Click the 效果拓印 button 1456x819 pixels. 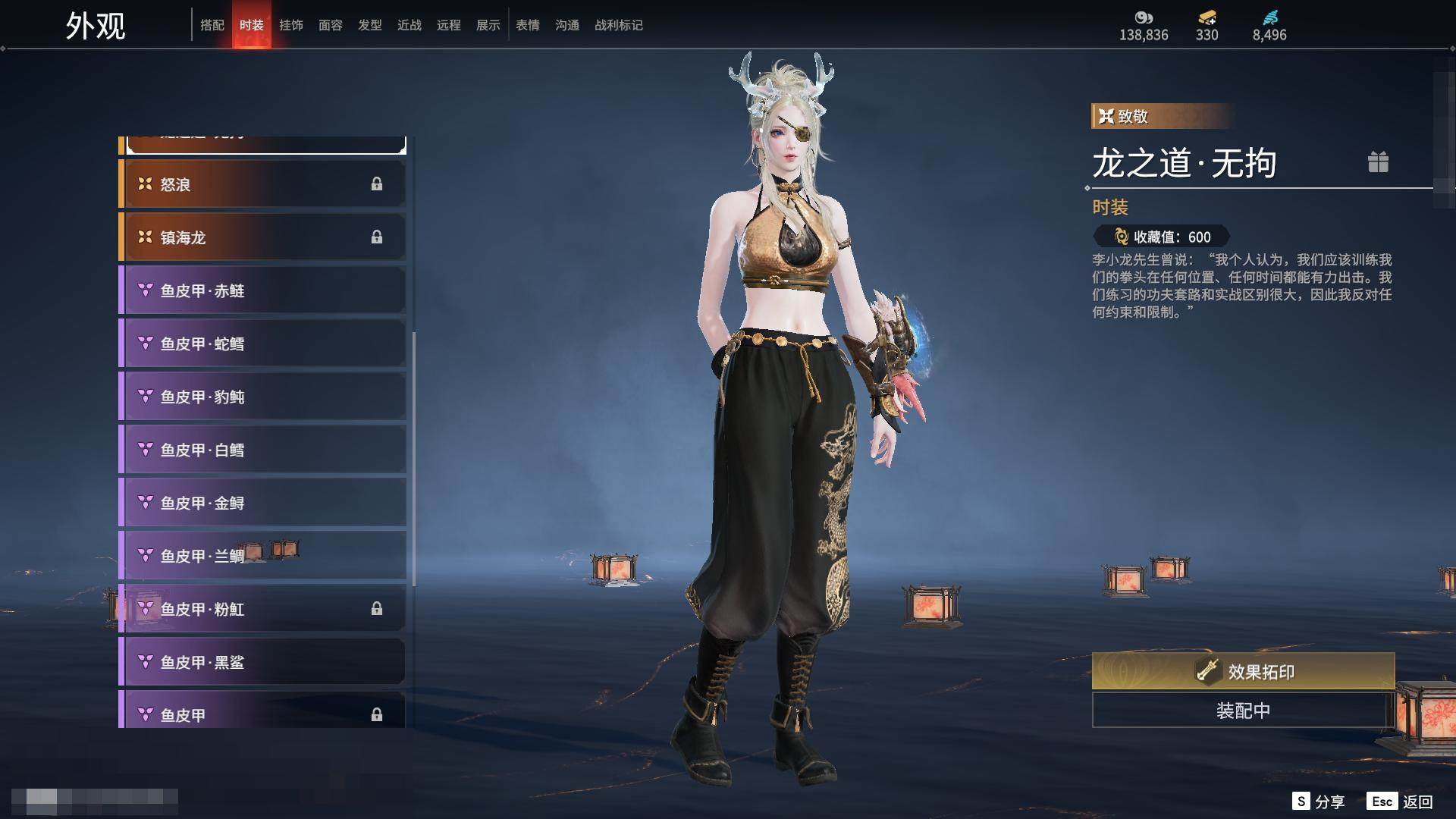tap(1243, 671)
